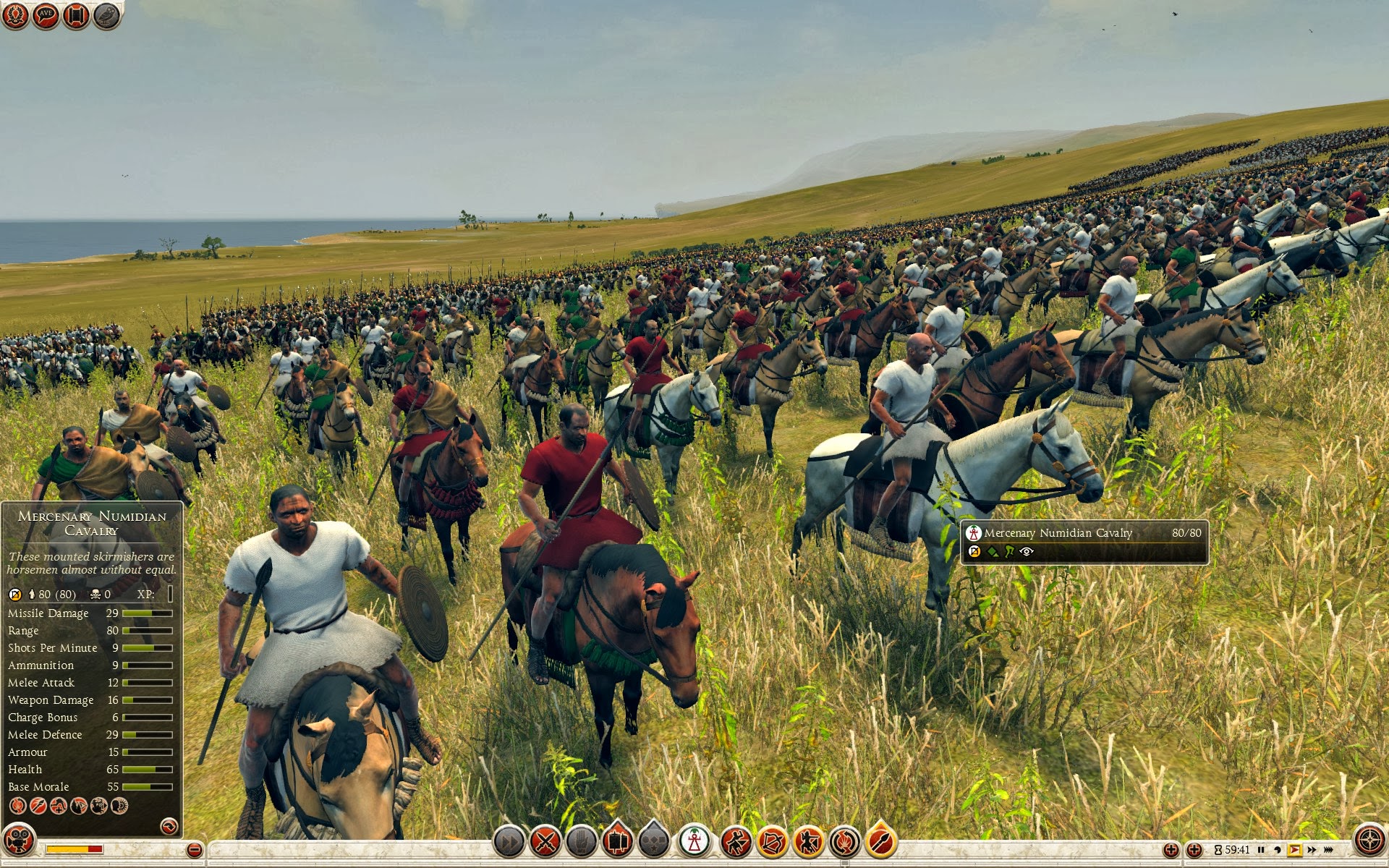
Task: Open the scroll icon panel
Action: pos(76,15)
